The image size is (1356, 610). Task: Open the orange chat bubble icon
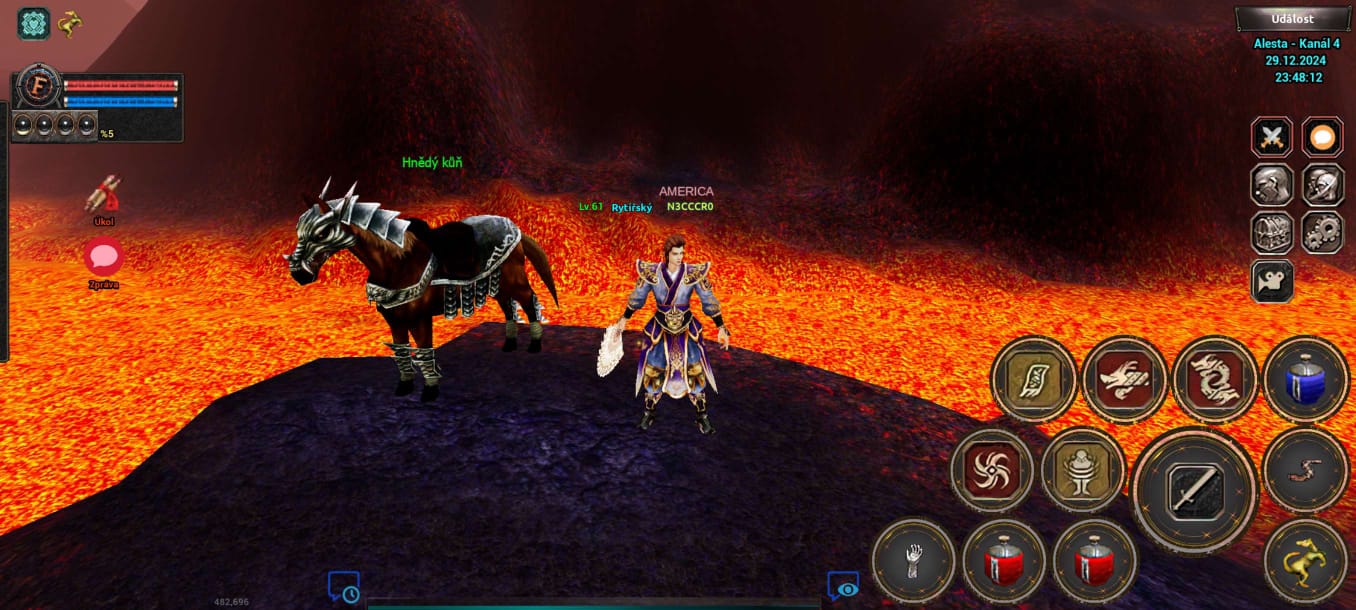pos(1322,137)
